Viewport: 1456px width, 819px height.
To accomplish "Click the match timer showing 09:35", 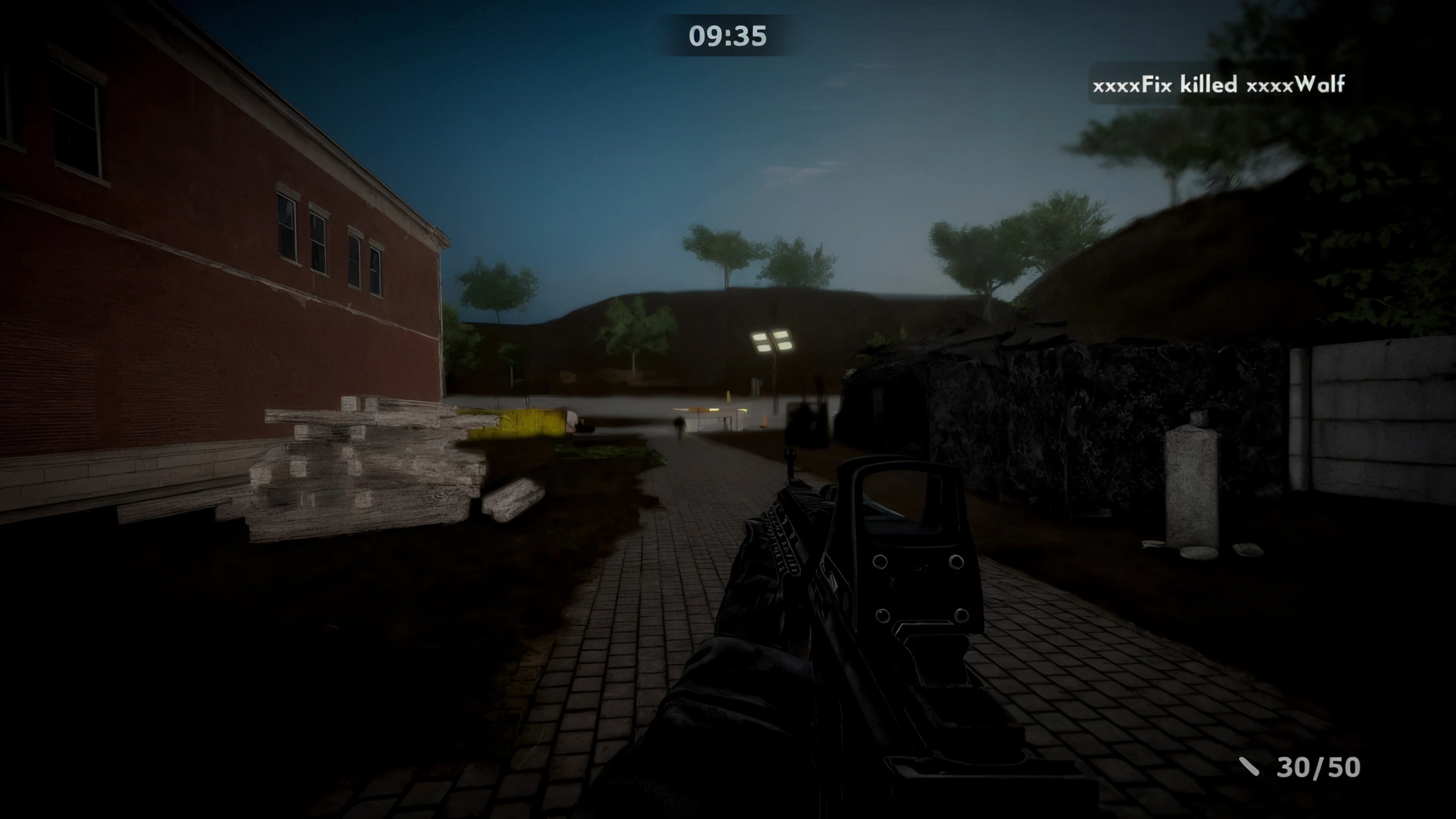I will pos(728,37).
